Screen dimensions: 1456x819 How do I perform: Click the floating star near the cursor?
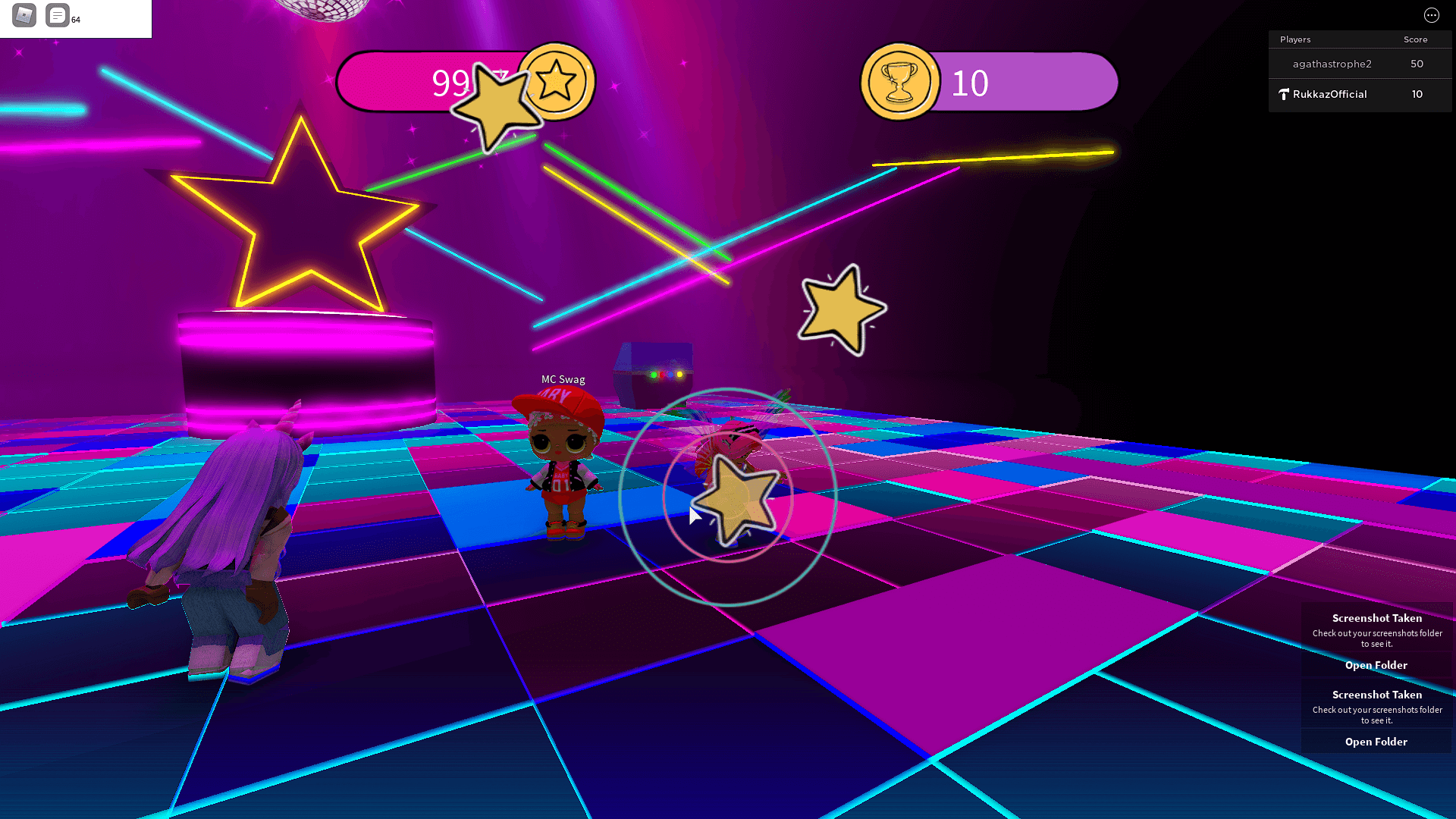pos(734,500)
